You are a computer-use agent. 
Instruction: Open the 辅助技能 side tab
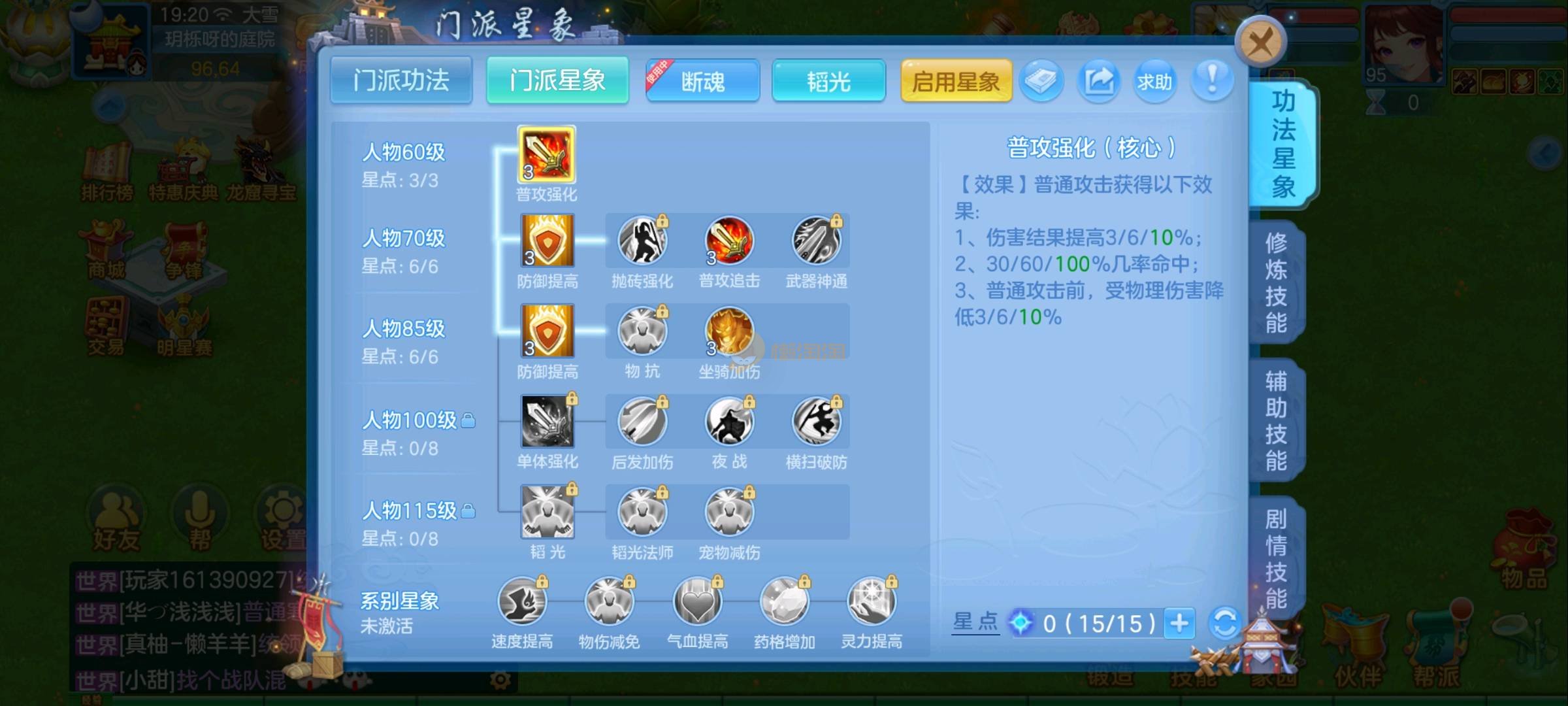(1276, 420)
